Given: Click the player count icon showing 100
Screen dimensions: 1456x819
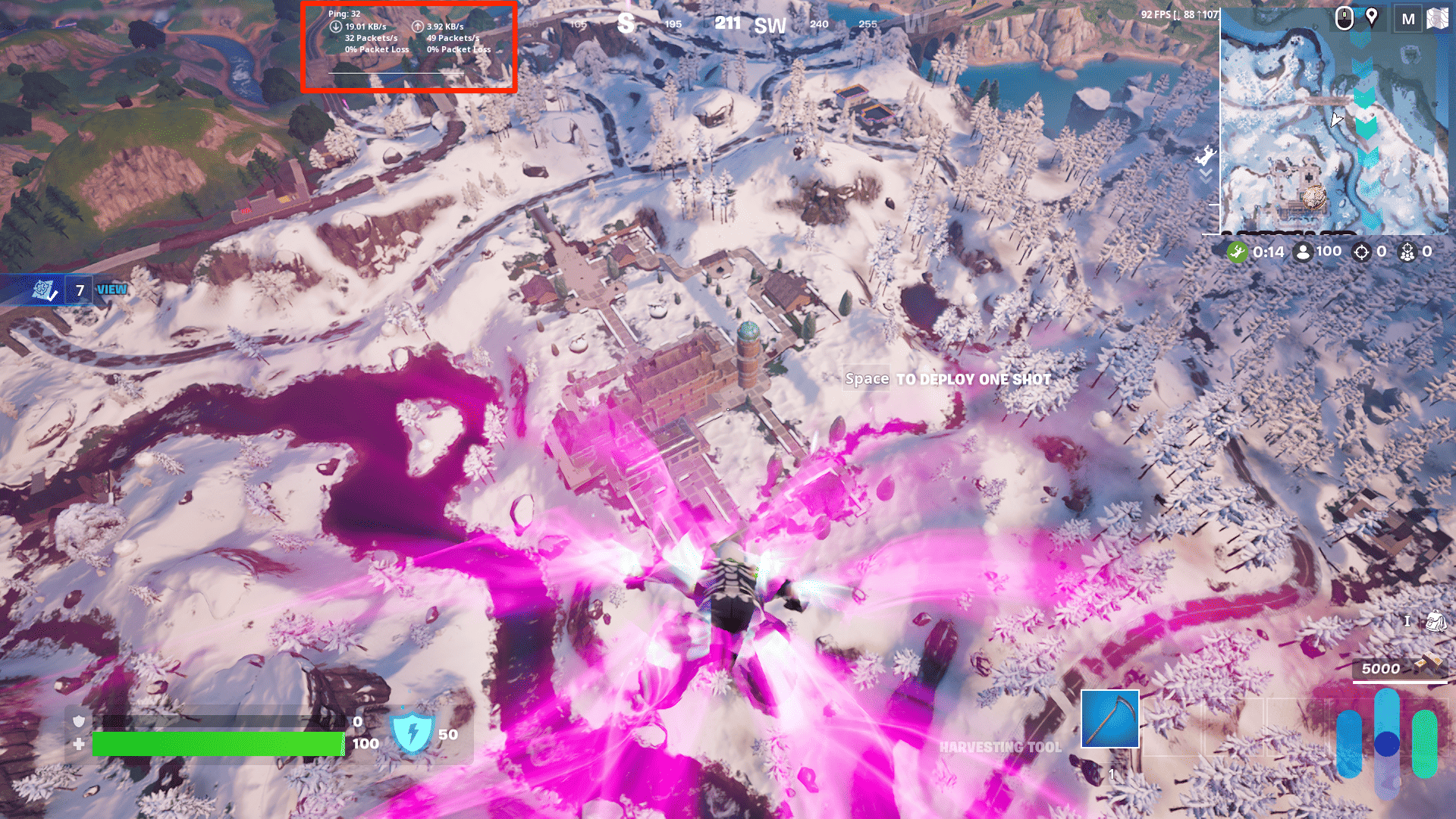Looking at the screenshot, I should coord(1302,252).
